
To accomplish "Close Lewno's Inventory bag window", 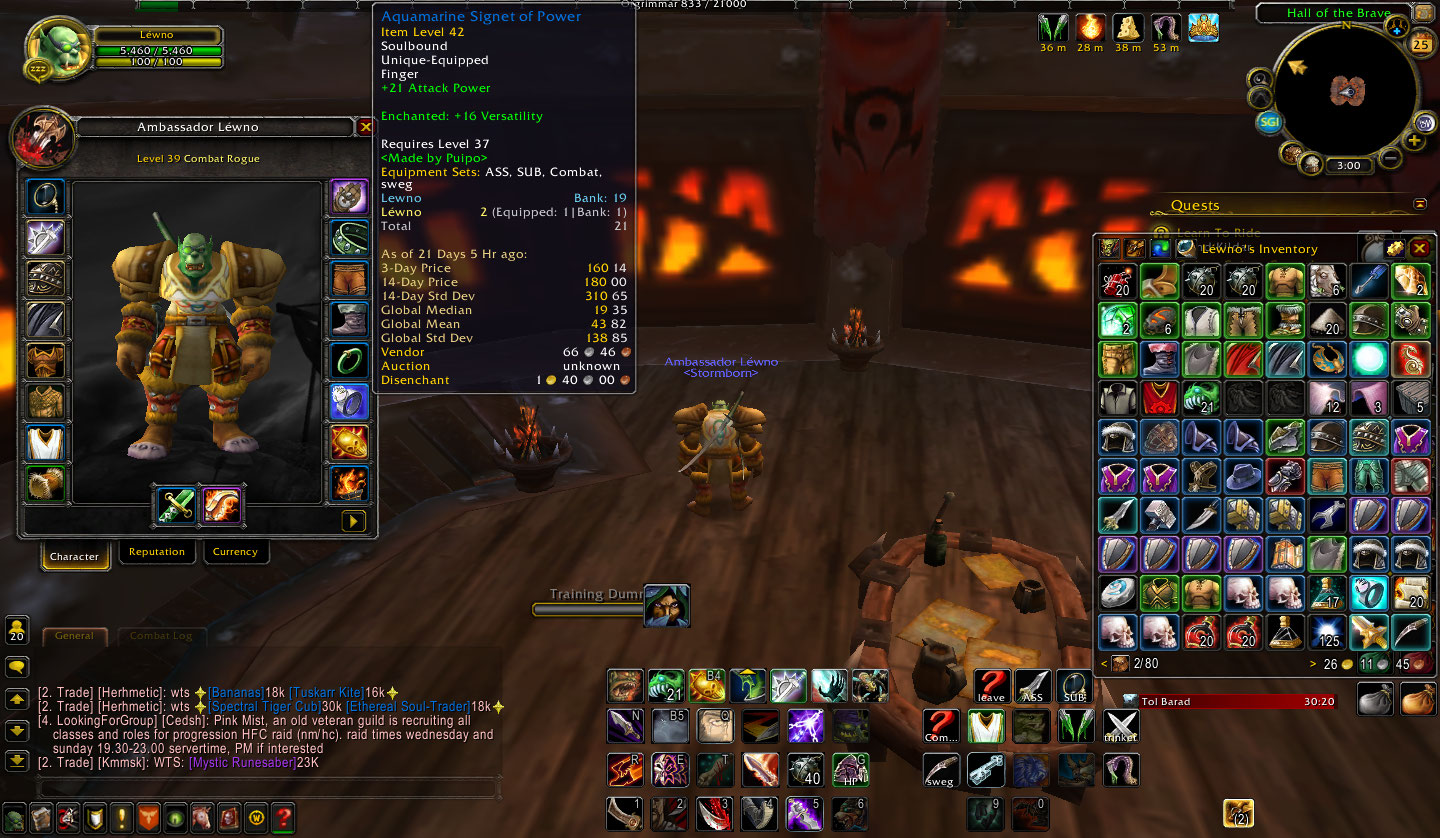I will (1419, 248).
